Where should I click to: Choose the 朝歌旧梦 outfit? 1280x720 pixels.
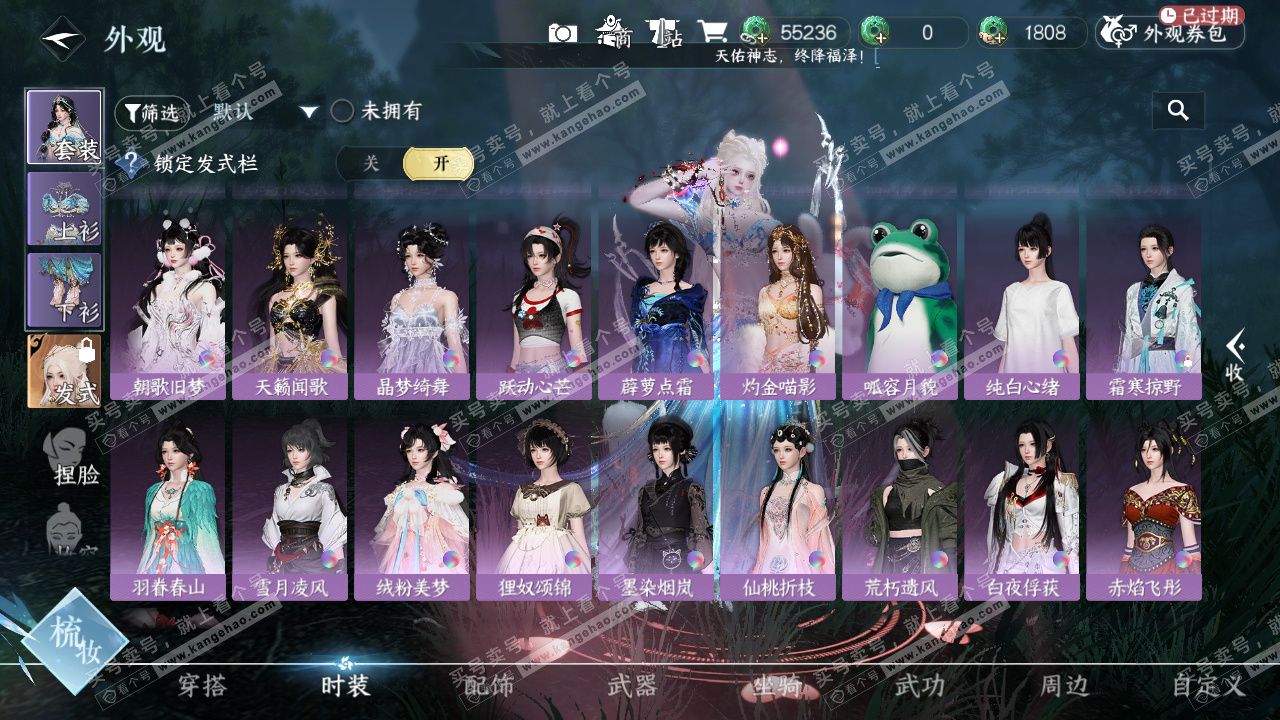(168, 305)
